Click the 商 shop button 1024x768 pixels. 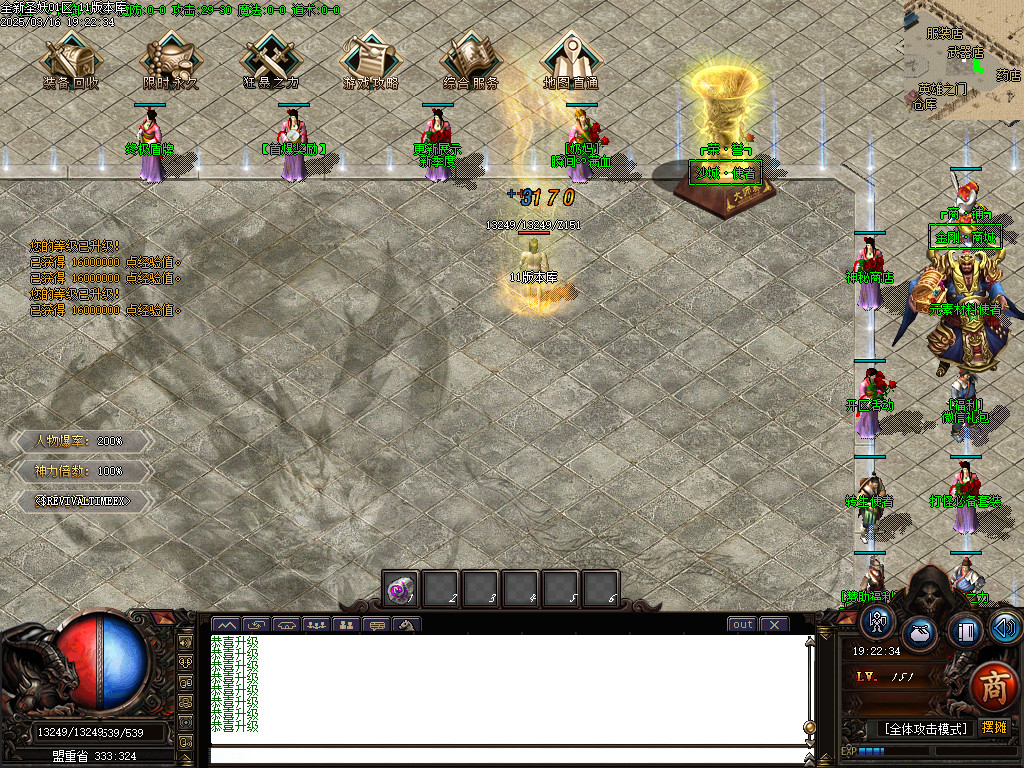(993, 687)
